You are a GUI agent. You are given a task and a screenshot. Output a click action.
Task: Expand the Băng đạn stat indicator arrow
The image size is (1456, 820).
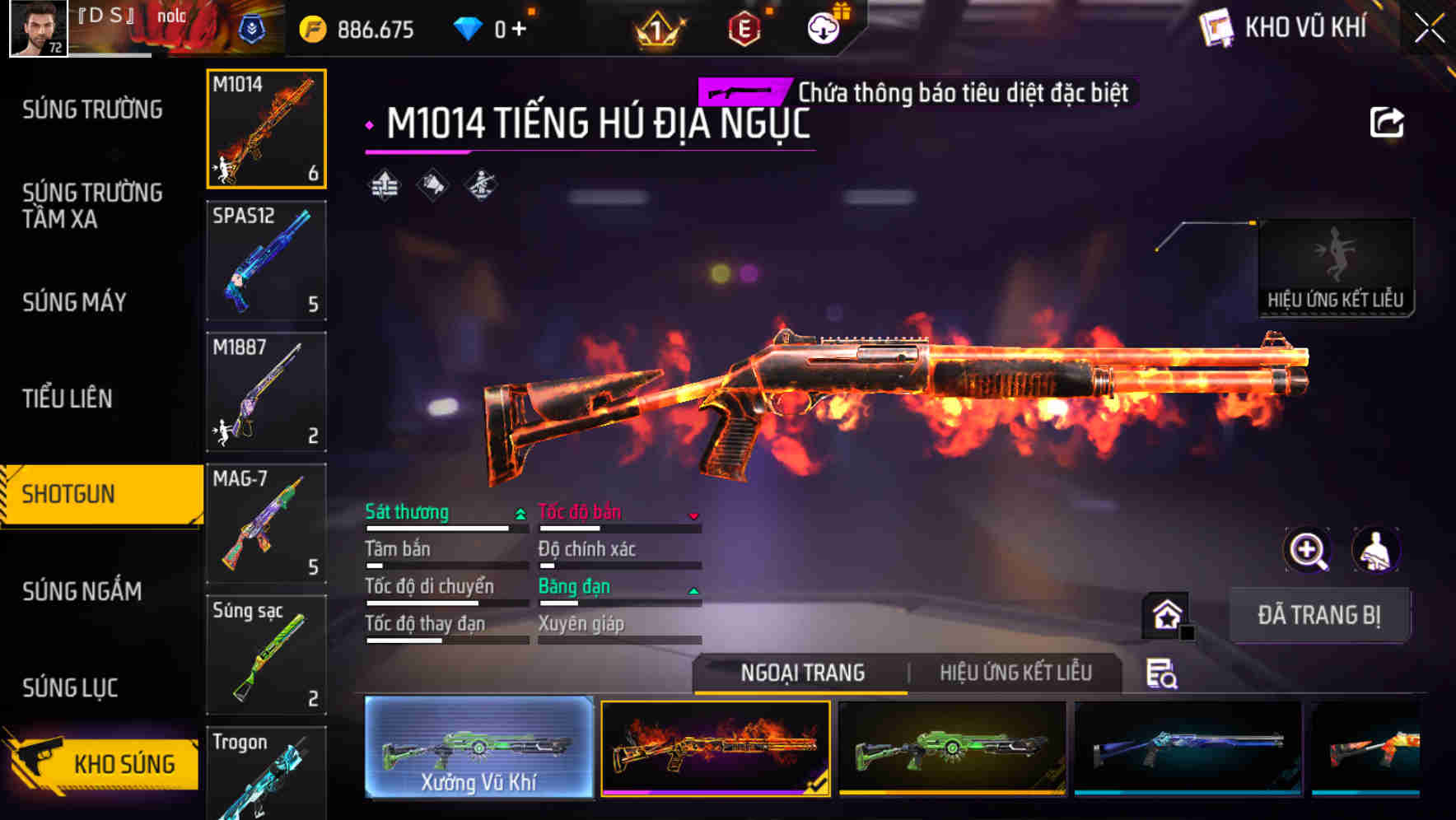tap(693, 589)
